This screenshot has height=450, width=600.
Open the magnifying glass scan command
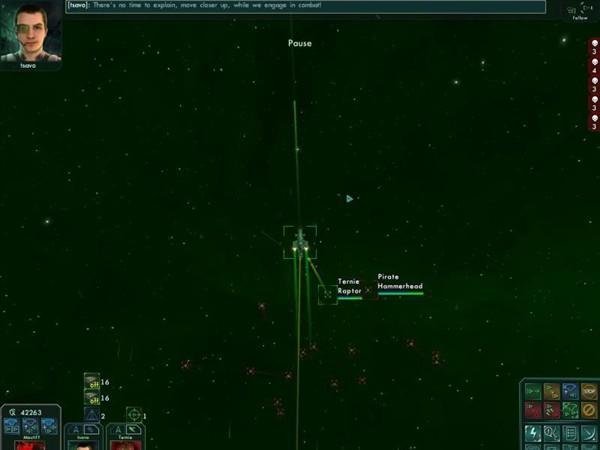coord(551,433)
